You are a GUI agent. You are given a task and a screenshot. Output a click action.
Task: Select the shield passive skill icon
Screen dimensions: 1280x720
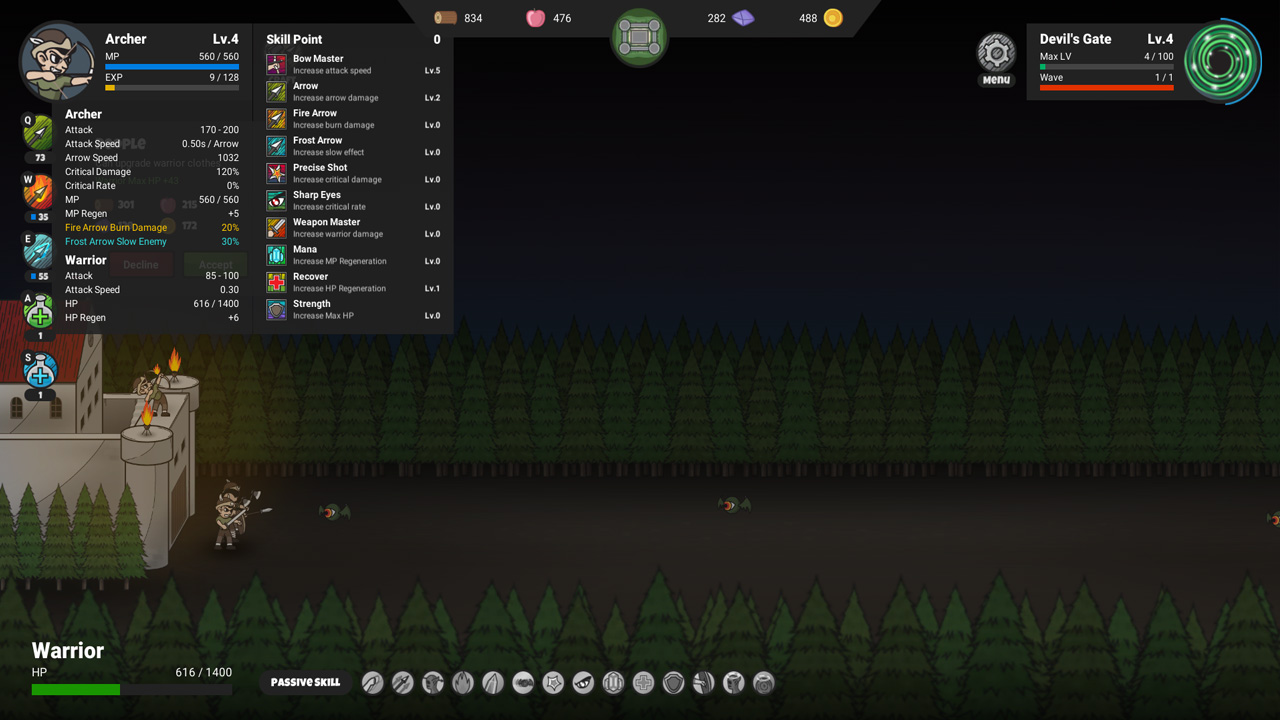click(x=673, y=682)
